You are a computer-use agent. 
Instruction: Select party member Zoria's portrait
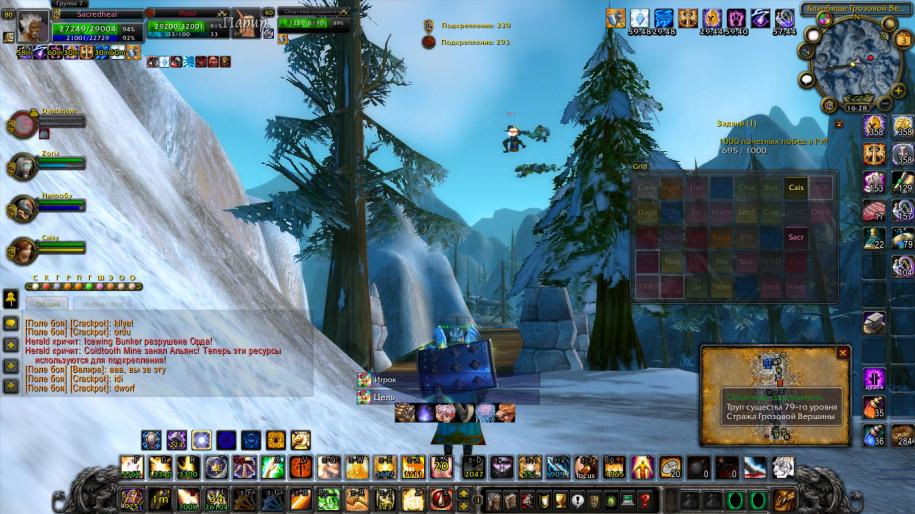coord(22,165)
